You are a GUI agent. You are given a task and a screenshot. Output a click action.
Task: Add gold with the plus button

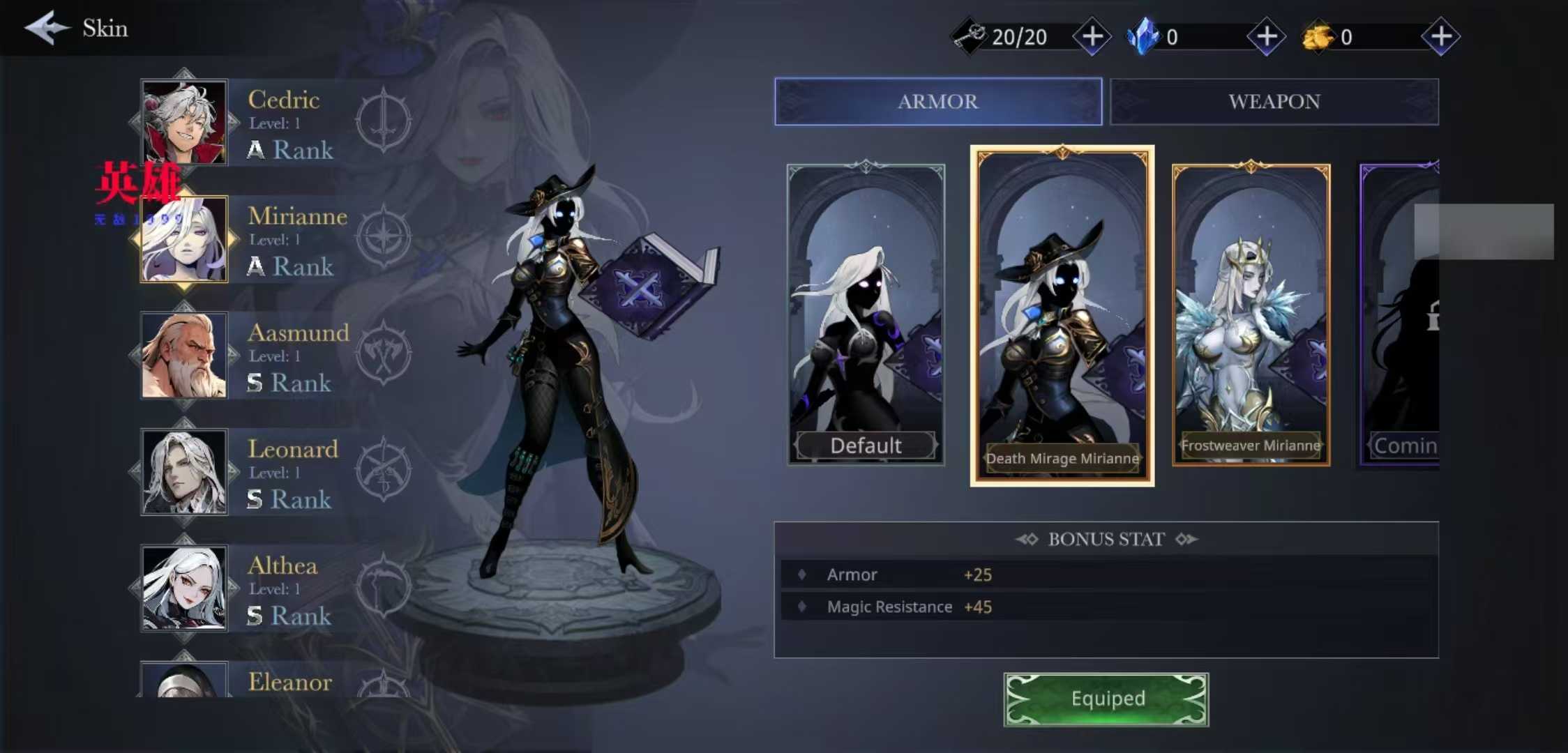(x=1440, y=36)
